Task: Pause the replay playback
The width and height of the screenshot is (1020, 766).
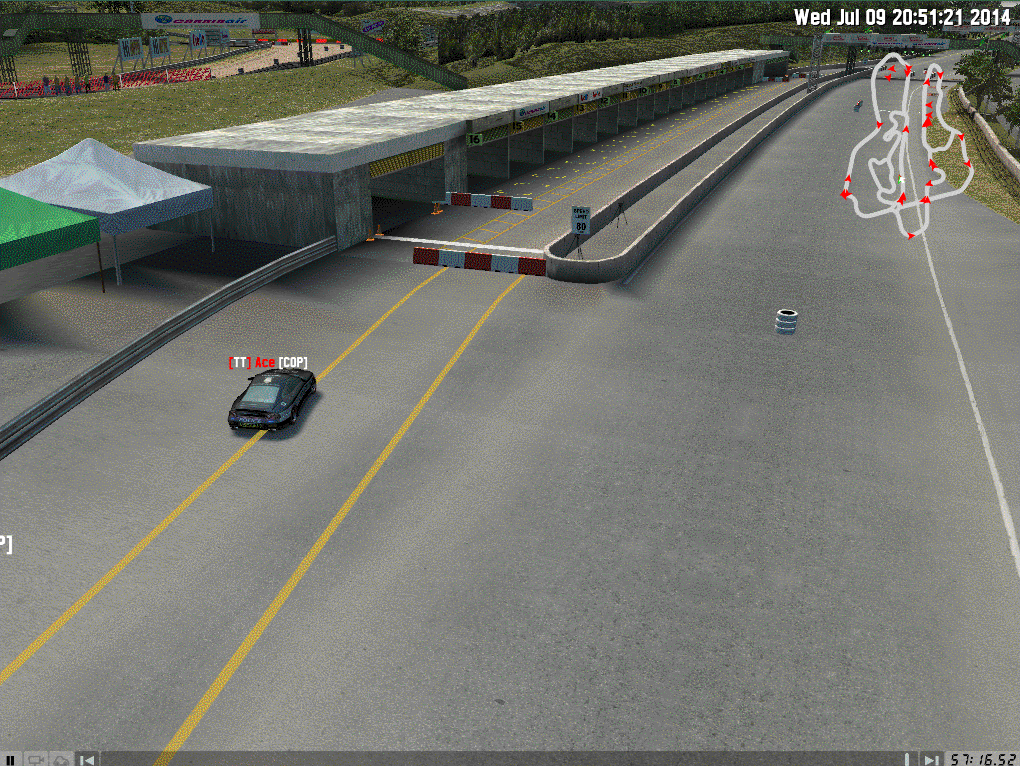Action: (12, 759)
